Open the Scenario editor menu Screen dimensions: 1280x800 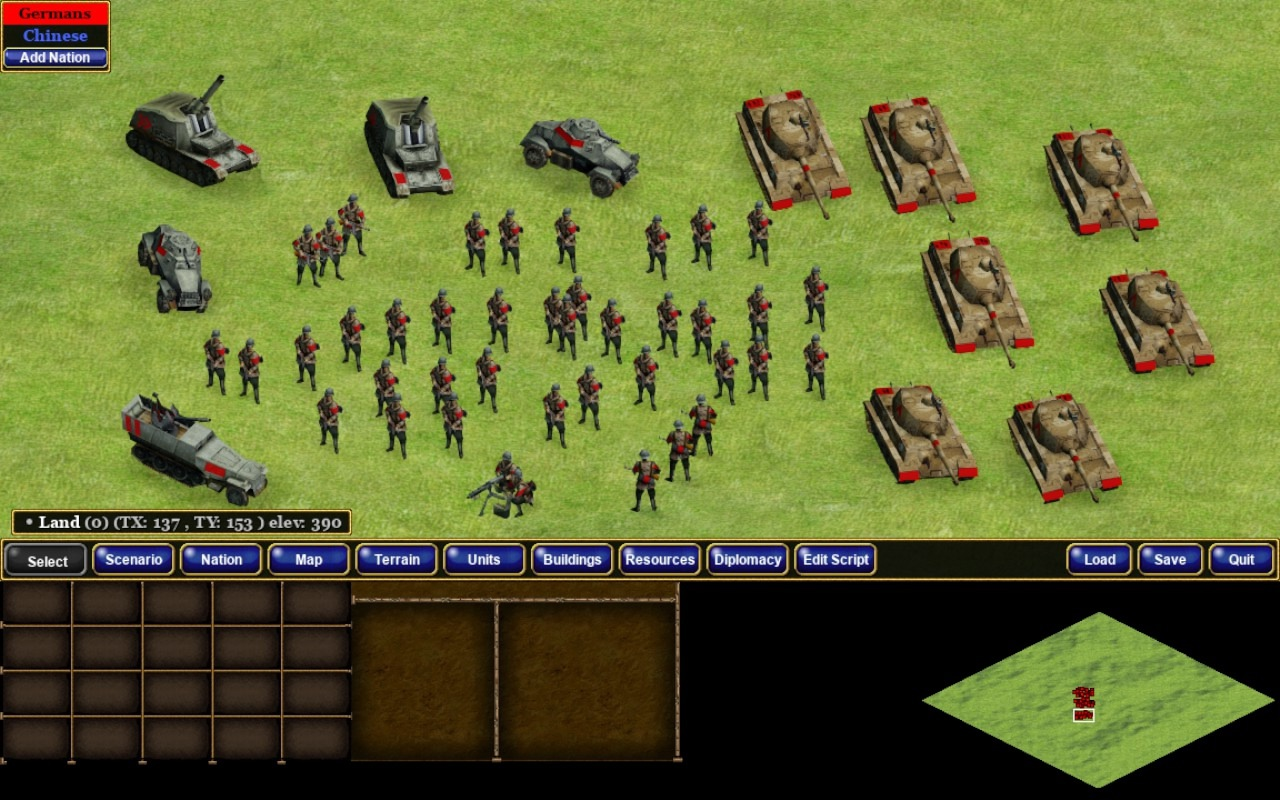click(134, 559)
